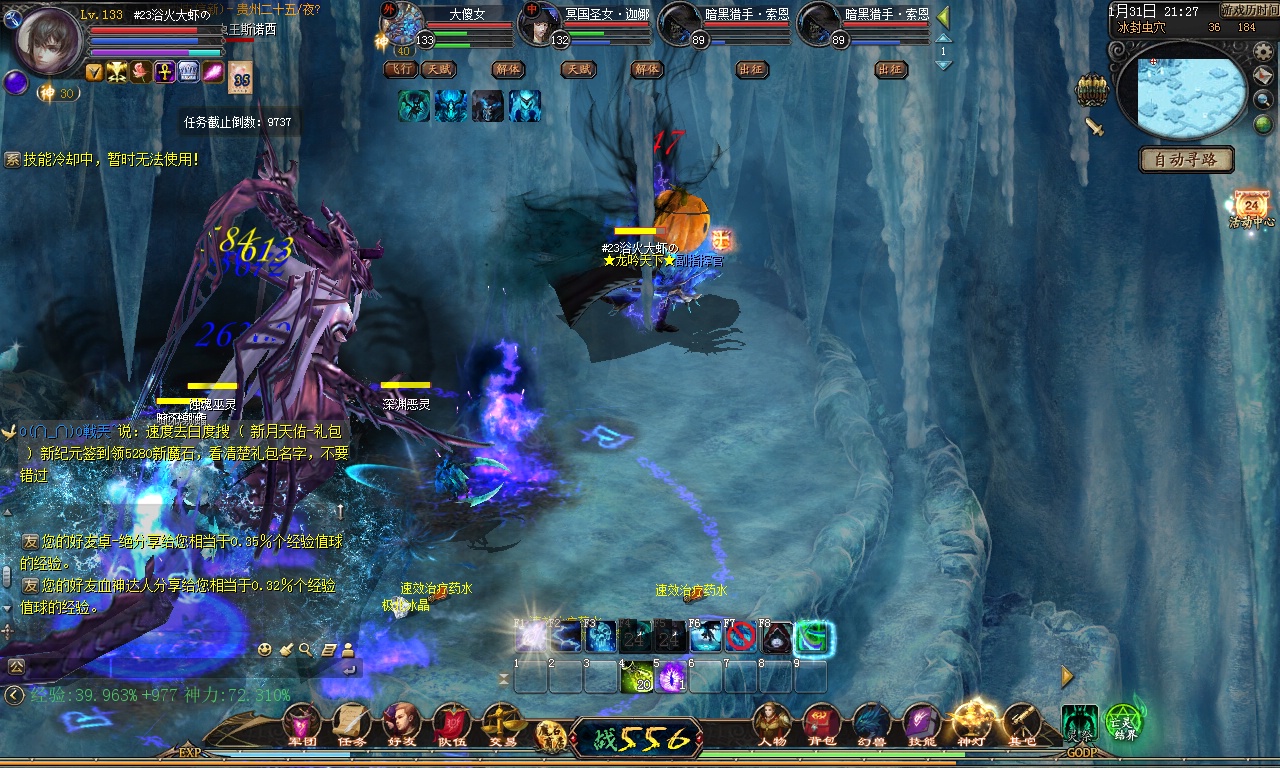Screen dimensions: 1280x768
Task: Click the minimap of 冰封虫穴
Action: [1191, 95]
